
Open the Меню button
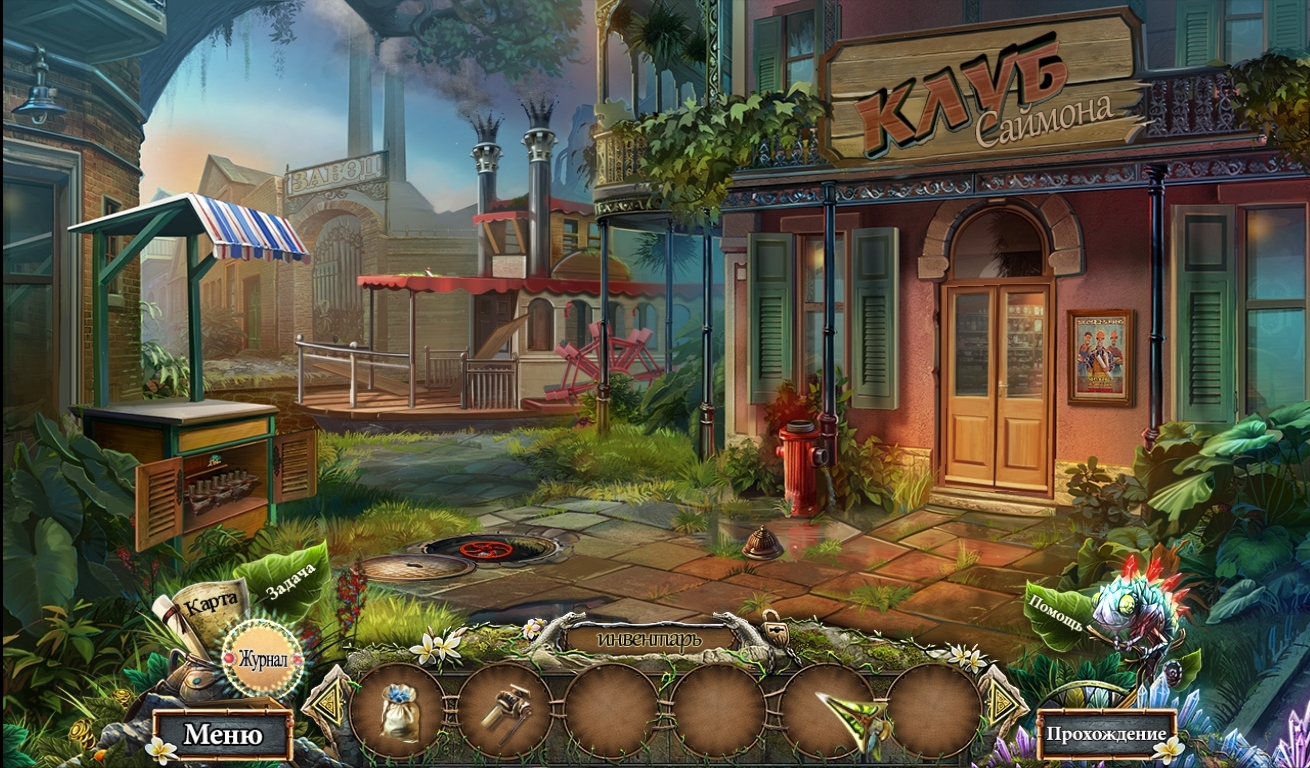(x=222, y=736)
